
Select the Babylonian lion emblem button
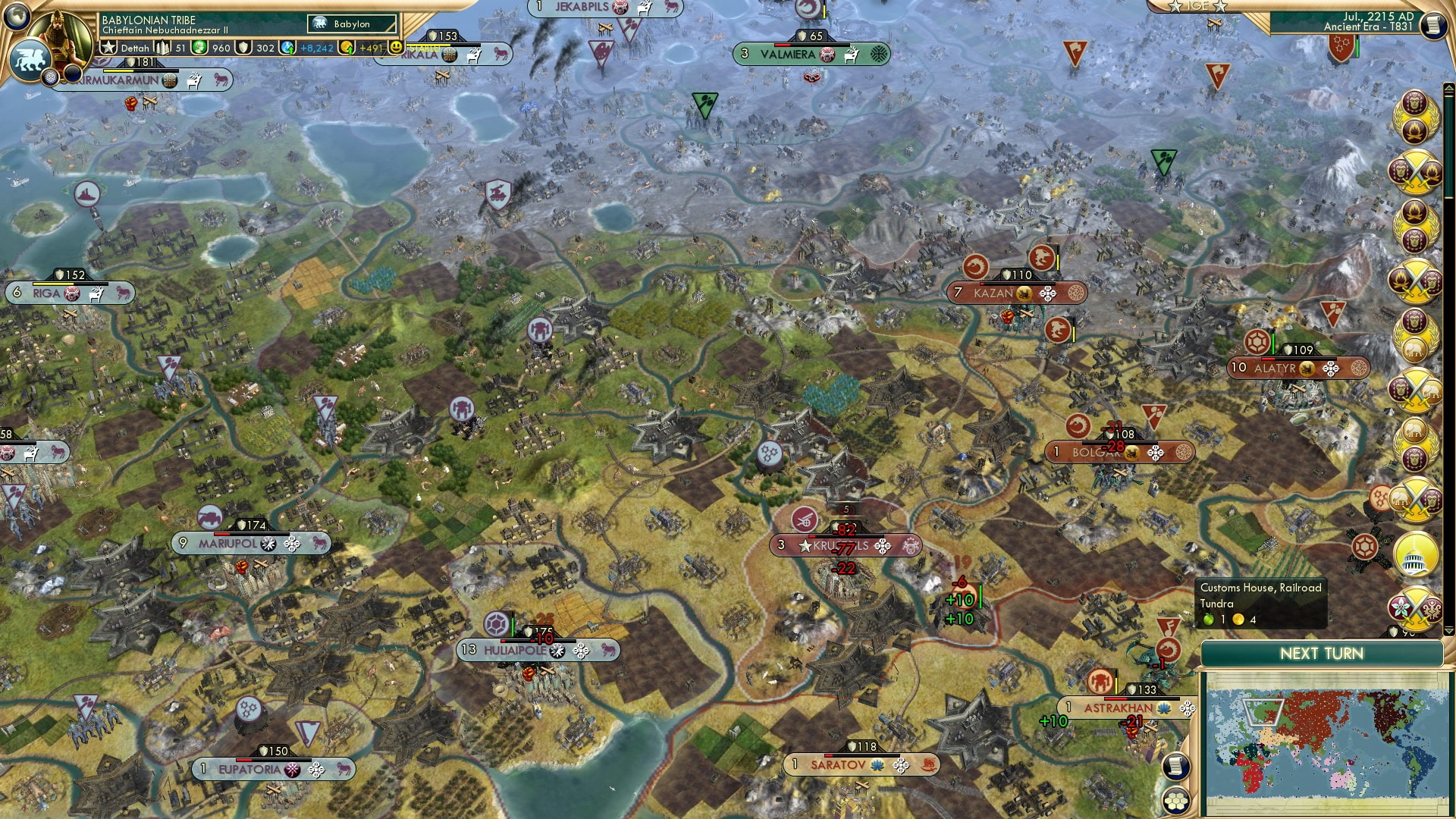click(x=29, y=59)
